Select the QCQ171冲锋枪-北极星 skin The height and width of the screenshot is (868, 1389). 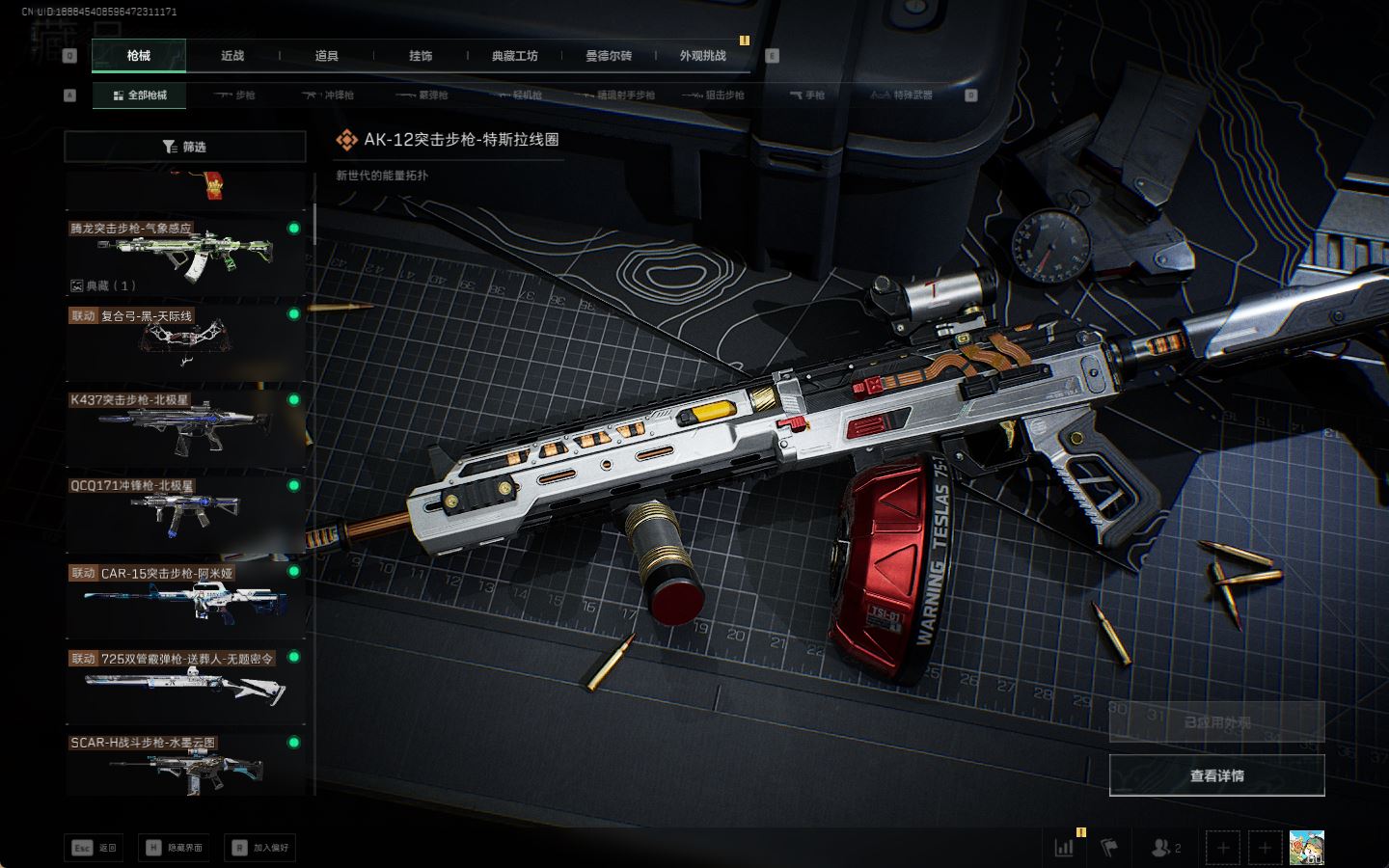point(184,512)
